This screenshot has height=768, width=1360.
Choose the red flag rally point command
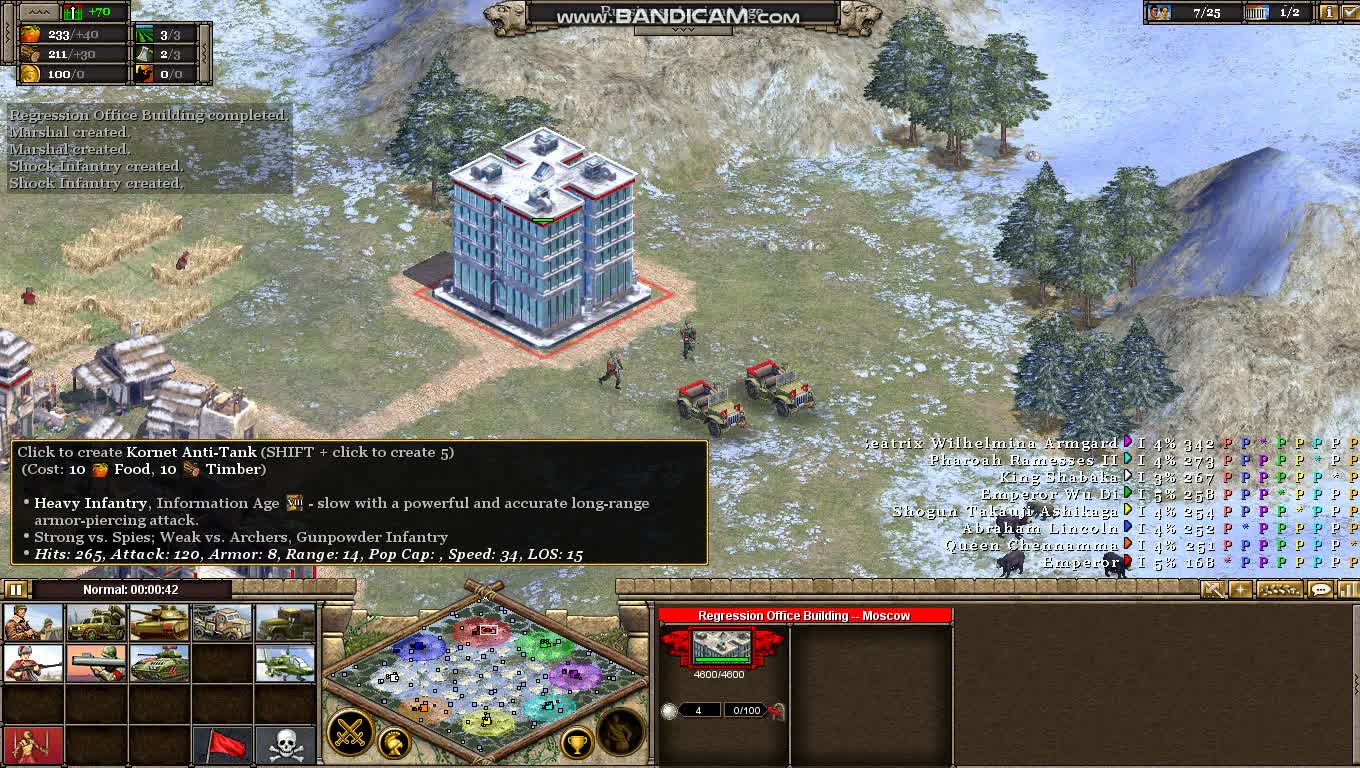(x=222, y=745)
